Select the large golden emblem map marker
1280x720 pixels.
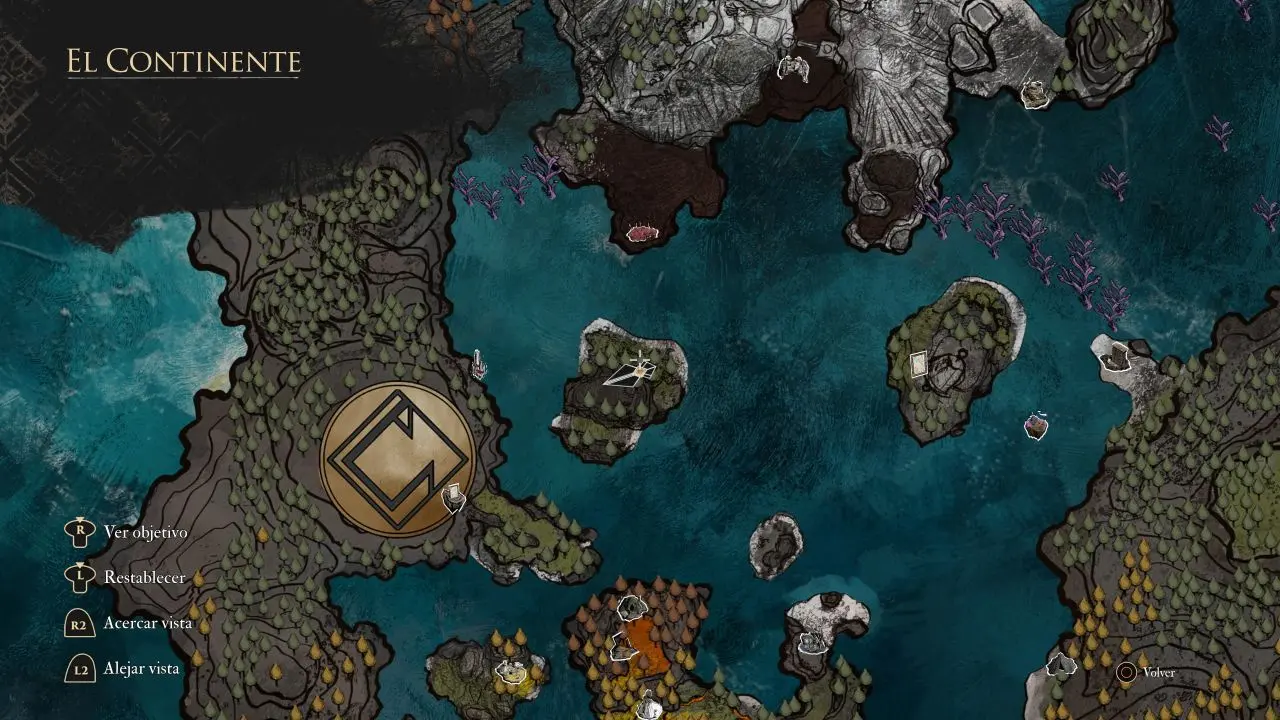tap(397, 459)
